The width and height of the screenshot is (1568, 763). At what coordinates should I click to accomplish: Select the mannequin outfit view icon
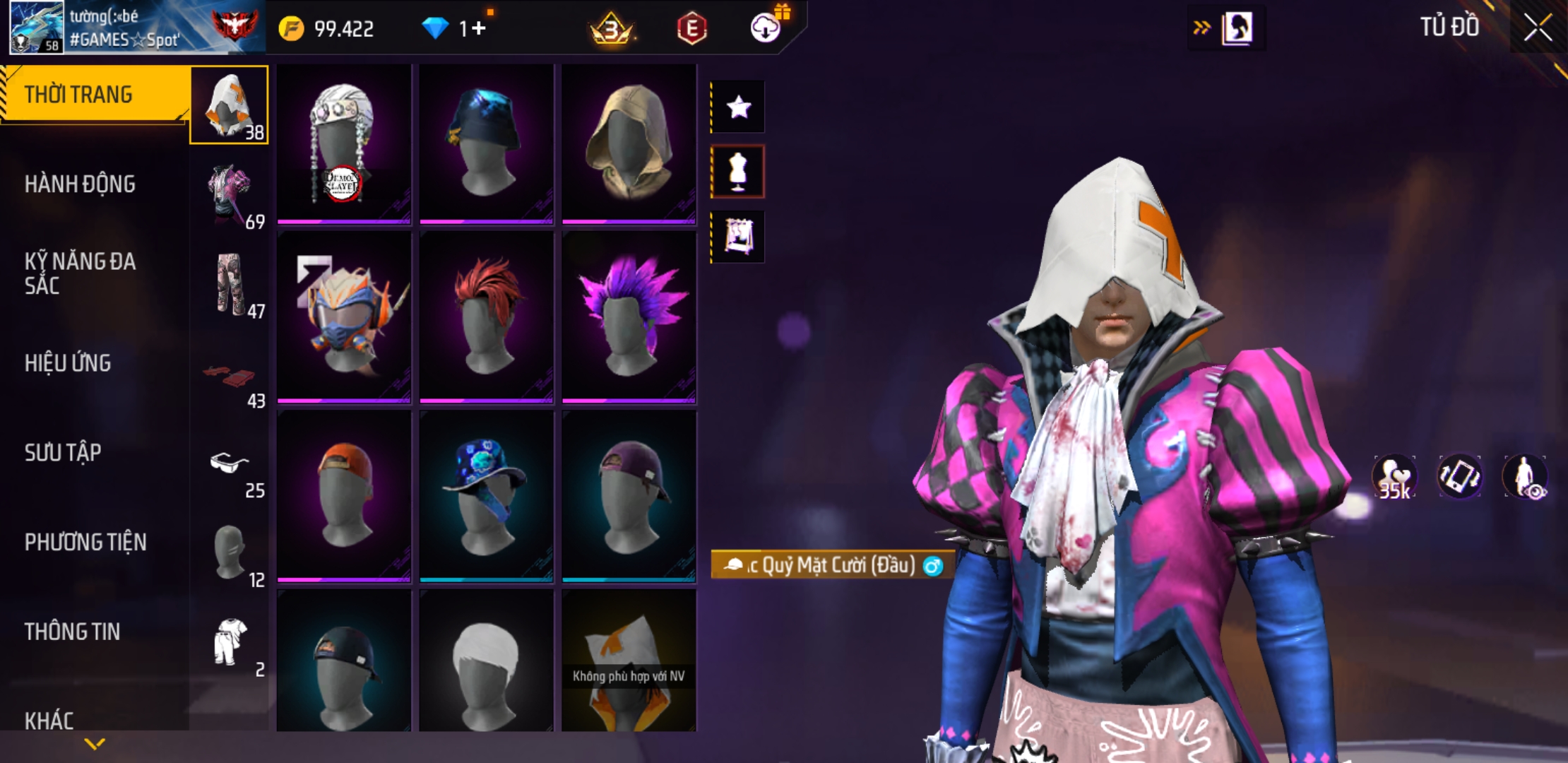point(738,172)
